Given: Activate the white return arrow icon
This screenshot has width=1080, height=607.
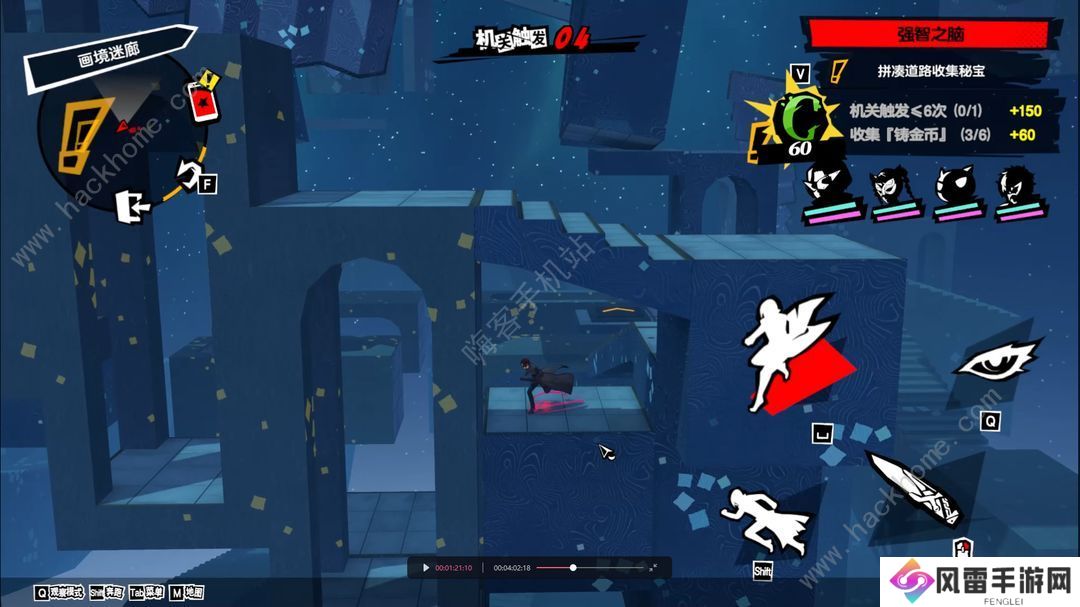Looking at the screenshot, I should coord(190,173).
